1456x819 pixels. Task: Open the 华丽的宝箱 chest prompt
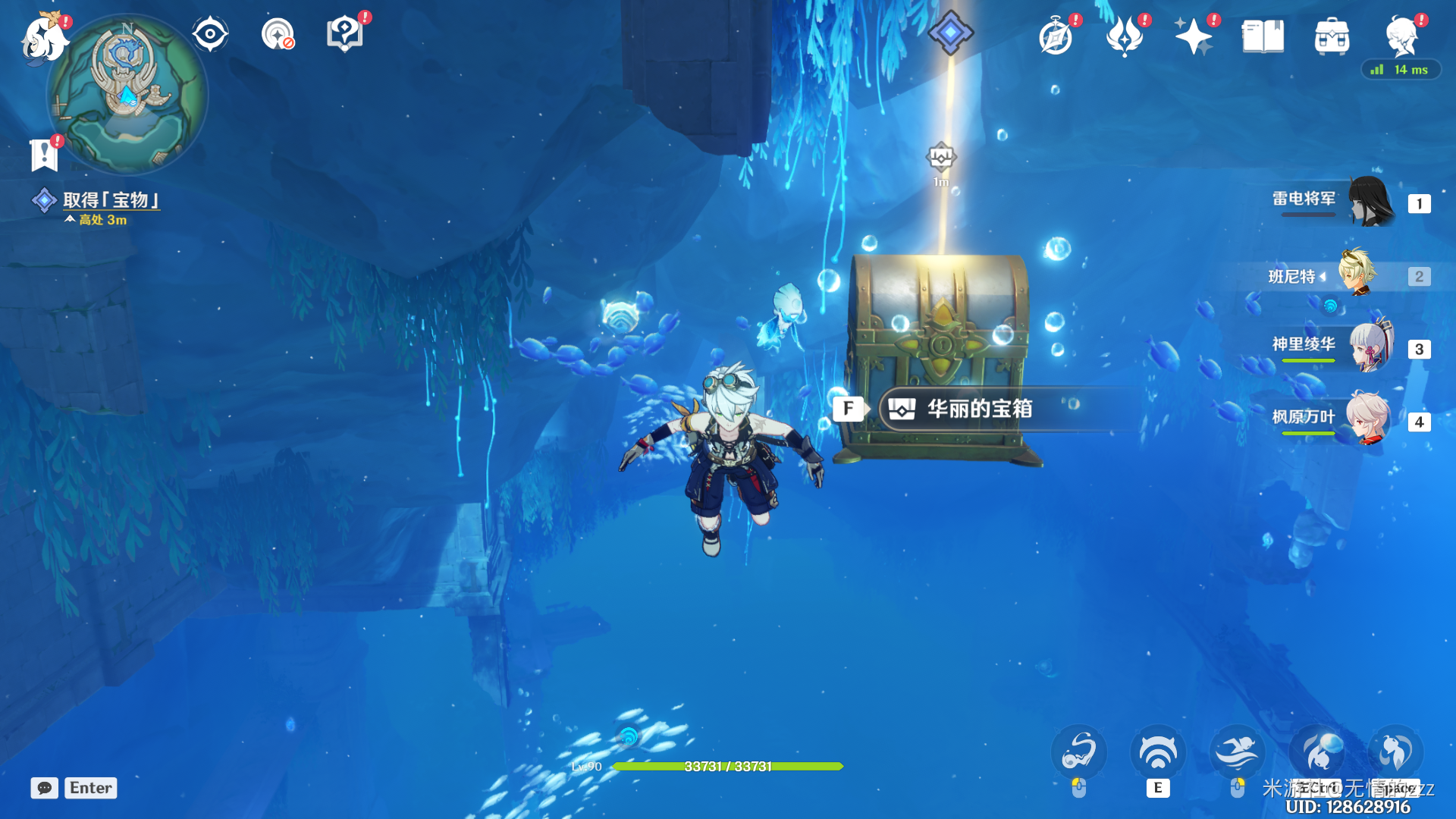978,409
